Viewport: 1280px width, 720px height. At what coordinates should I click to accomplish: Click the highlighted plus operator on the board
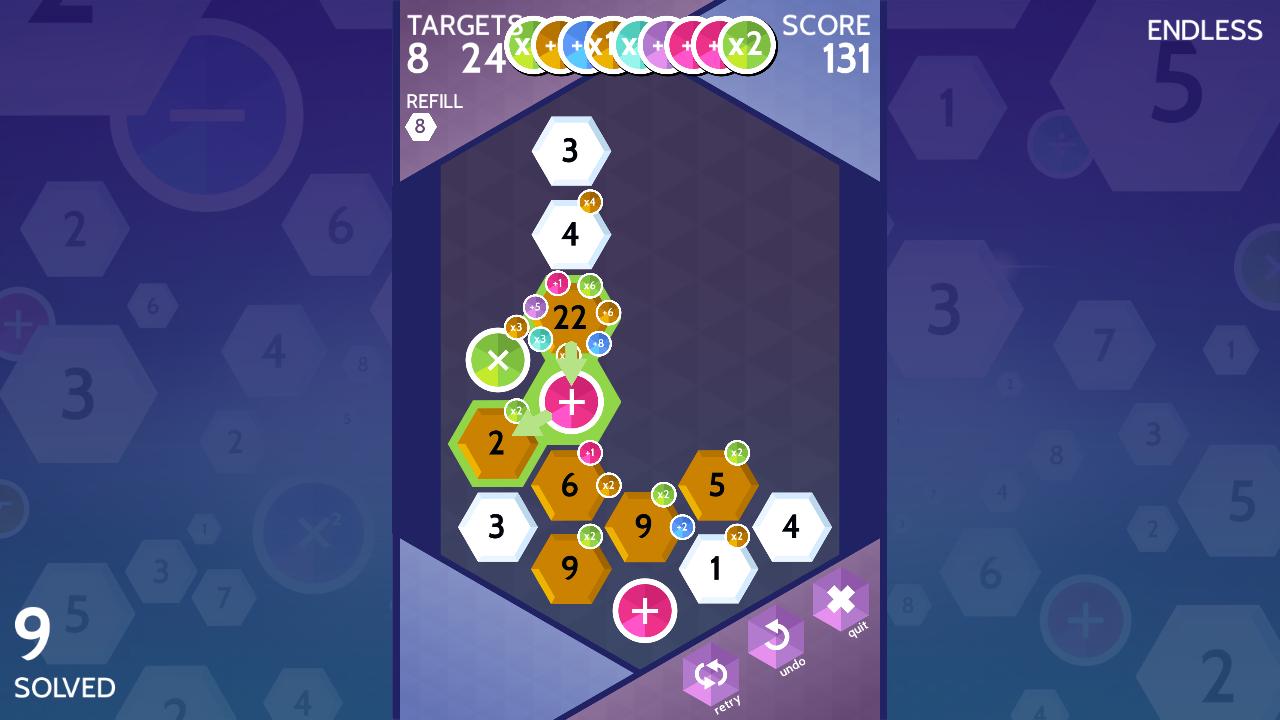coord(573,402)
